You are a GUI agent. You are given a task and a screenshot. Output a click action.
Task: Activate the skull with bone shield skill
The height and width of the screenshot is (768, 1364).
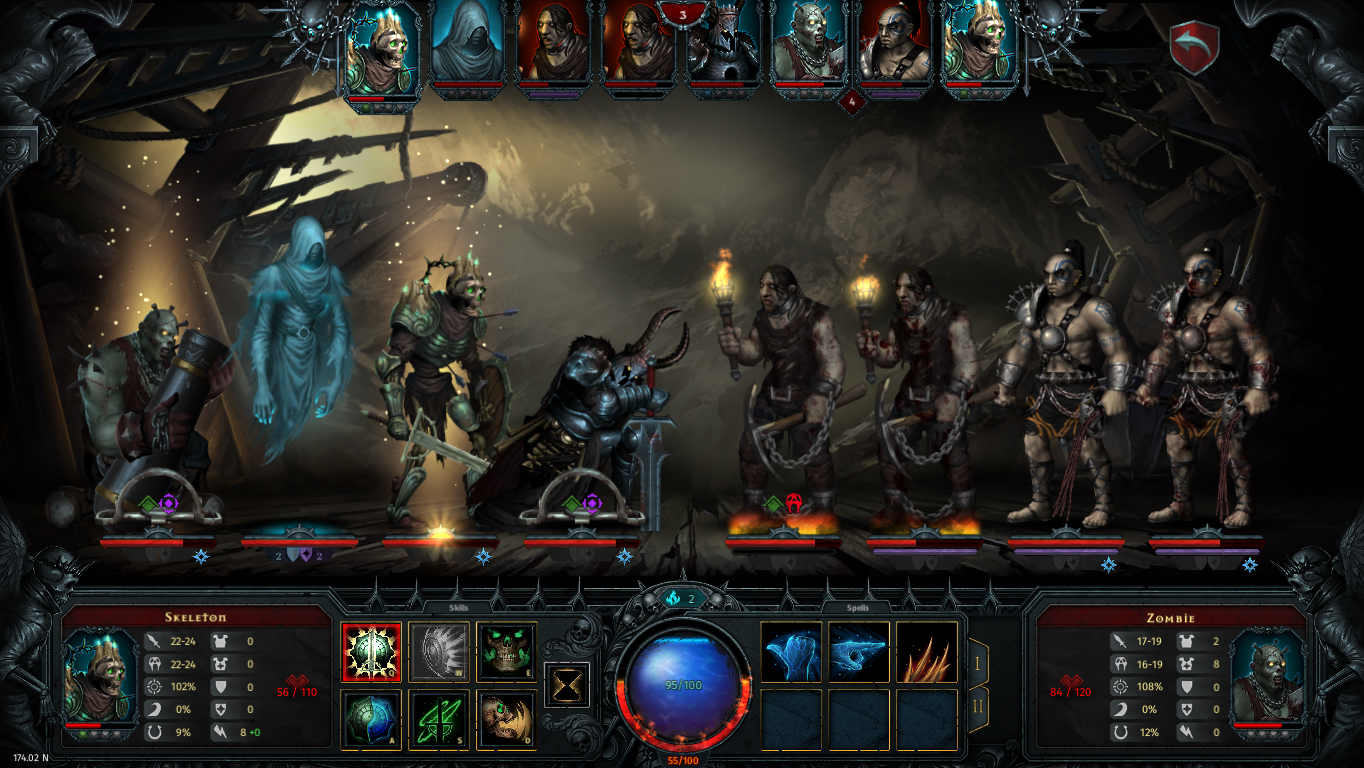(x=506, y=718)
